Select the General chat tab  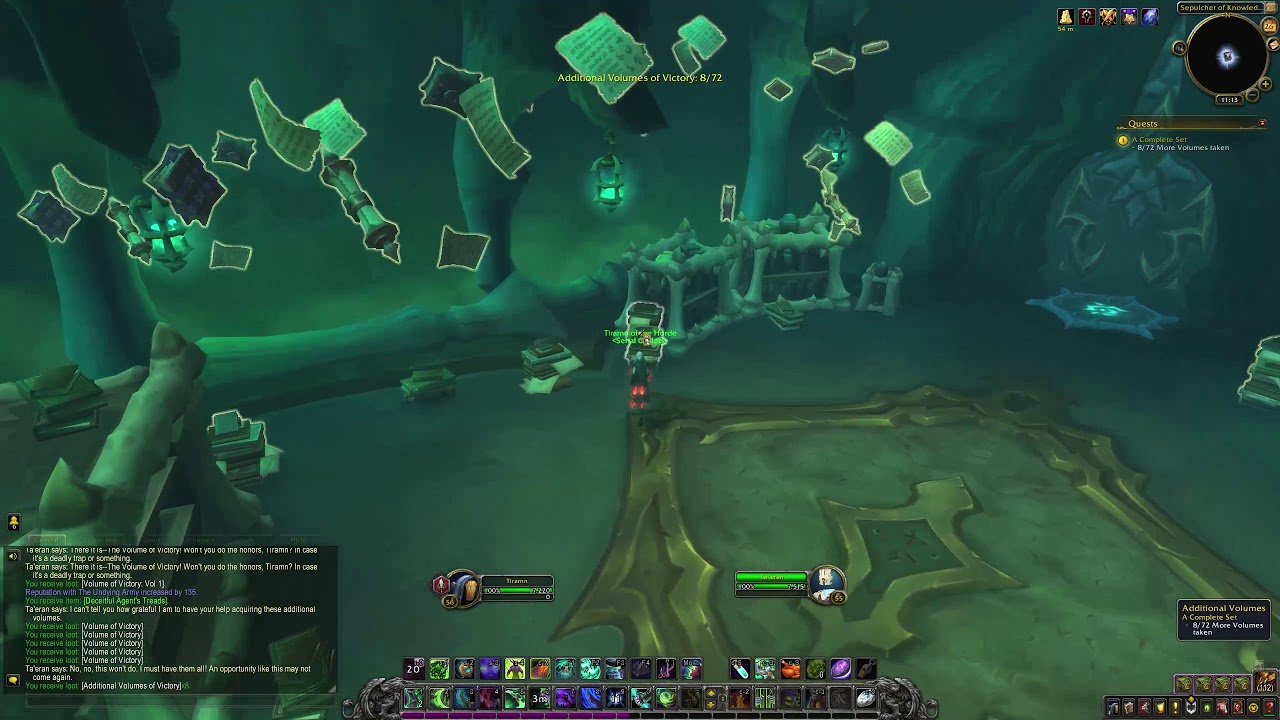(48, 538)
